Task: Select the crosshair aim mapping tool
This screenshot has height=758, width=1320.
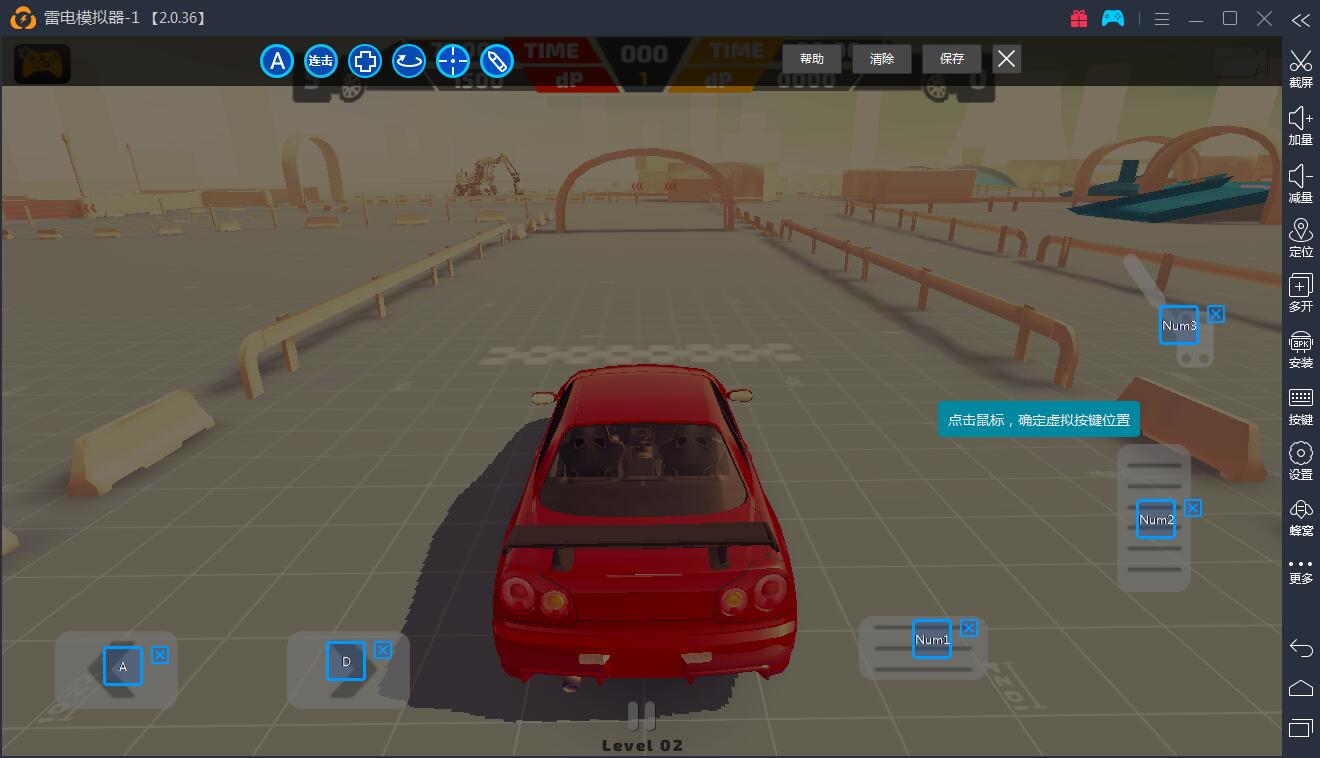Action: (453, 61)
